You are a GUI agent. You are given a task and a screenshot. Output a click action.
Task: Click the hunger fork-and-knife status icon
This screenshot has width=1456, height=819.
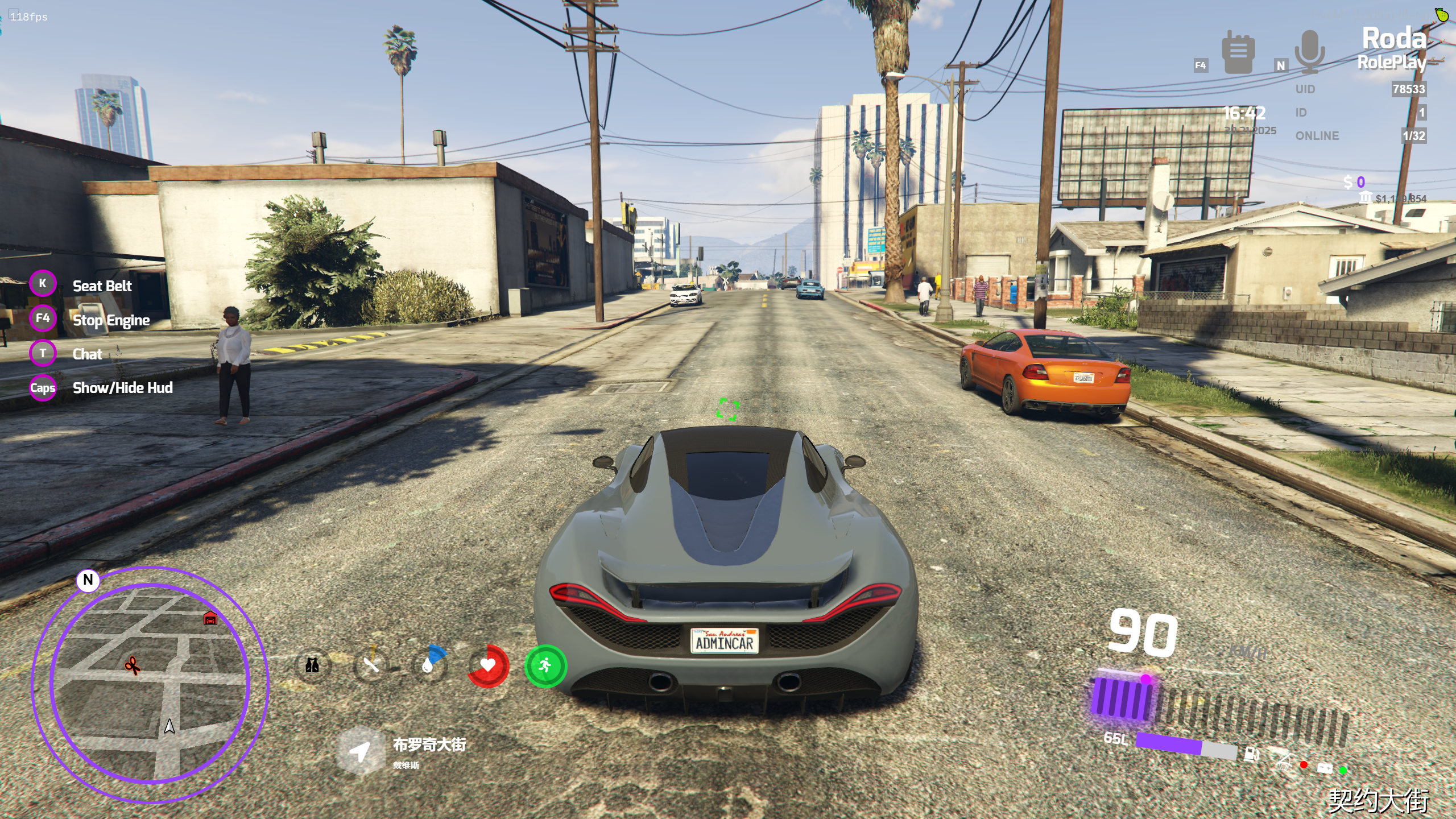coord(371,665)
